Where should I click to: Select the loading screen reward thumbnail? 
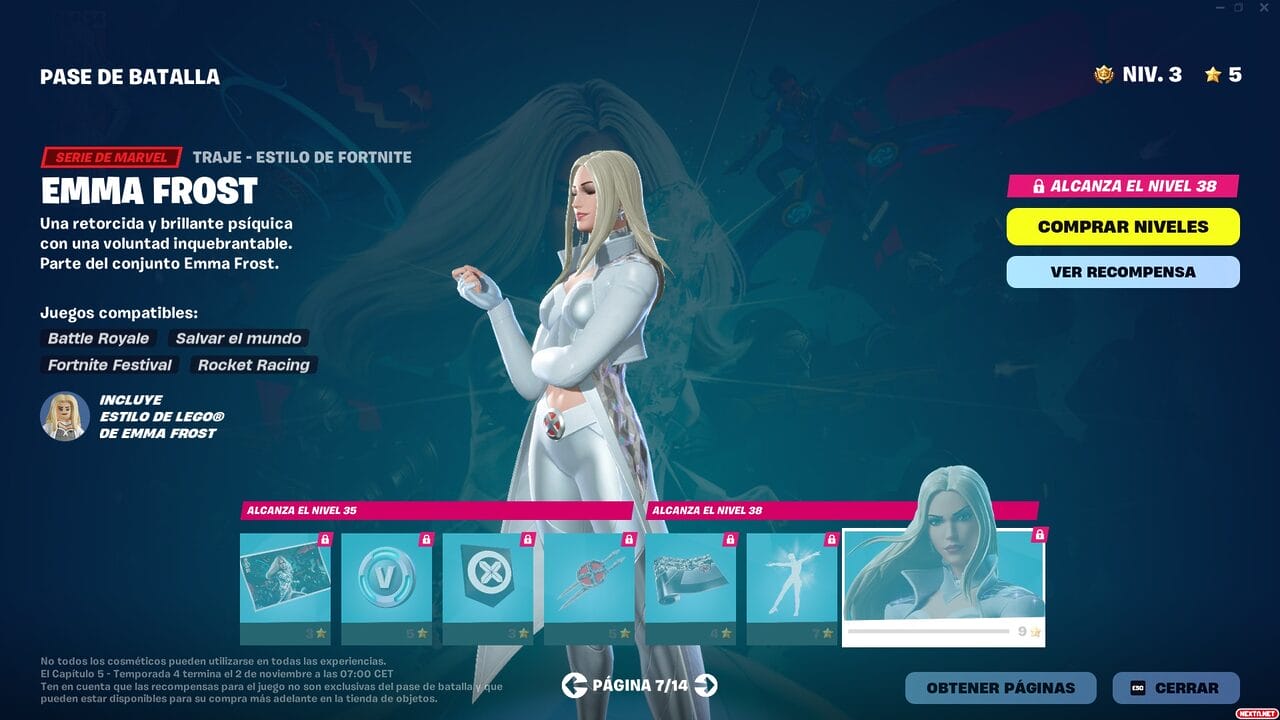coord(284,582)
